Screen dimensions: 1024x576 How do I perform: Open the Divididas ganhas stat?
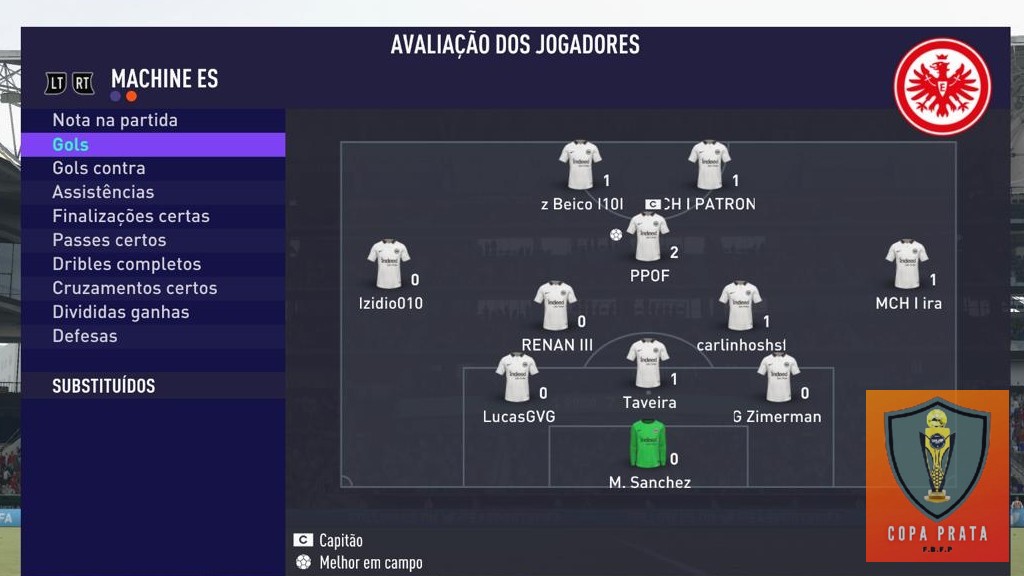[121, 312]
